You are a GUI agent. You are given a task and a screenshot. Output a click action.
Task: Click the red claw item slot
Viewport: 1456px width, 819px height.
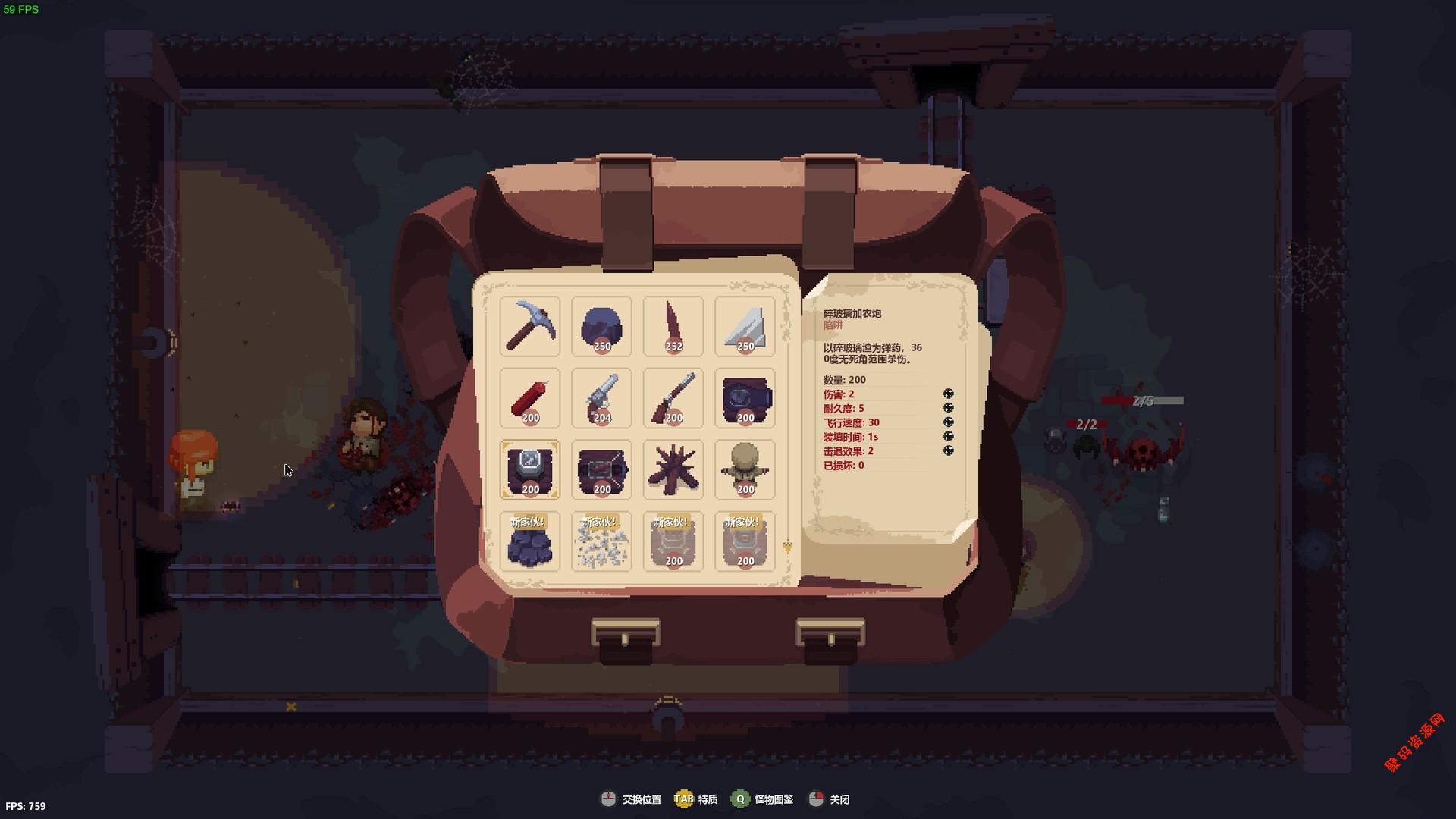point(673,326)
